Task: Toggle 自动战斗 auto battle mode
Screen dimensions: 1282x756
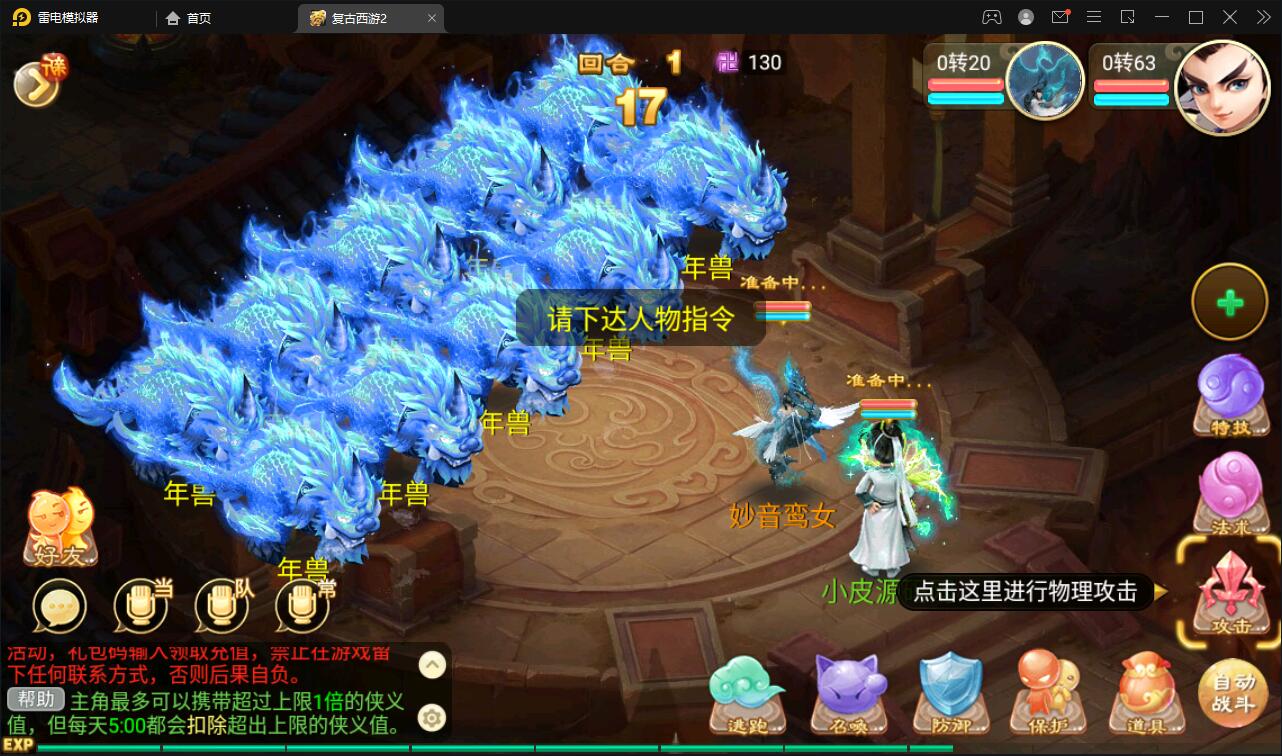Action: pyautogui.click(x=1233, y=692)
